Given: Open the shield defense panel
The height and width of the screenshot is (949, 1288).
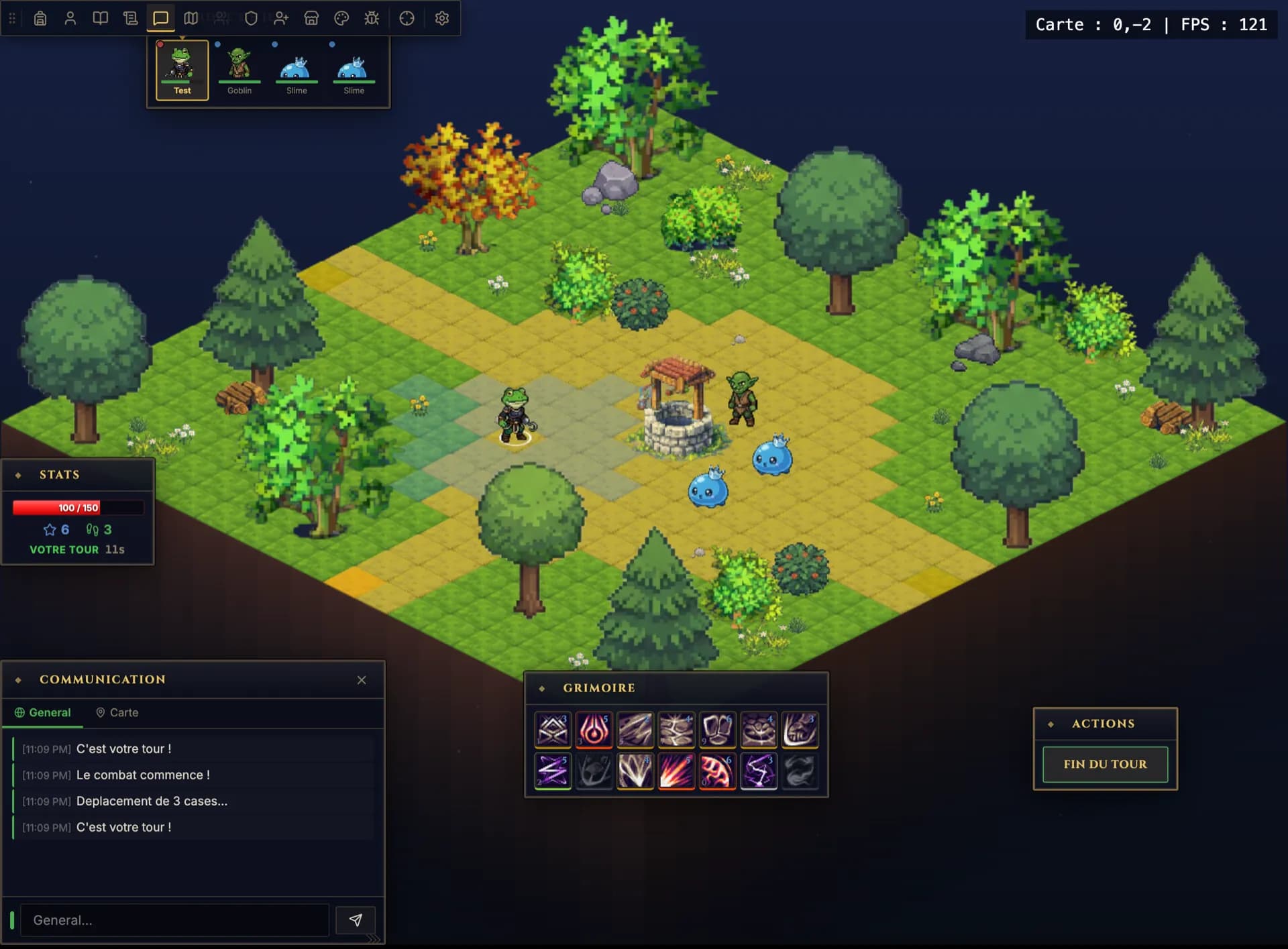Looking at the screenshot, I should pos(251,18).
